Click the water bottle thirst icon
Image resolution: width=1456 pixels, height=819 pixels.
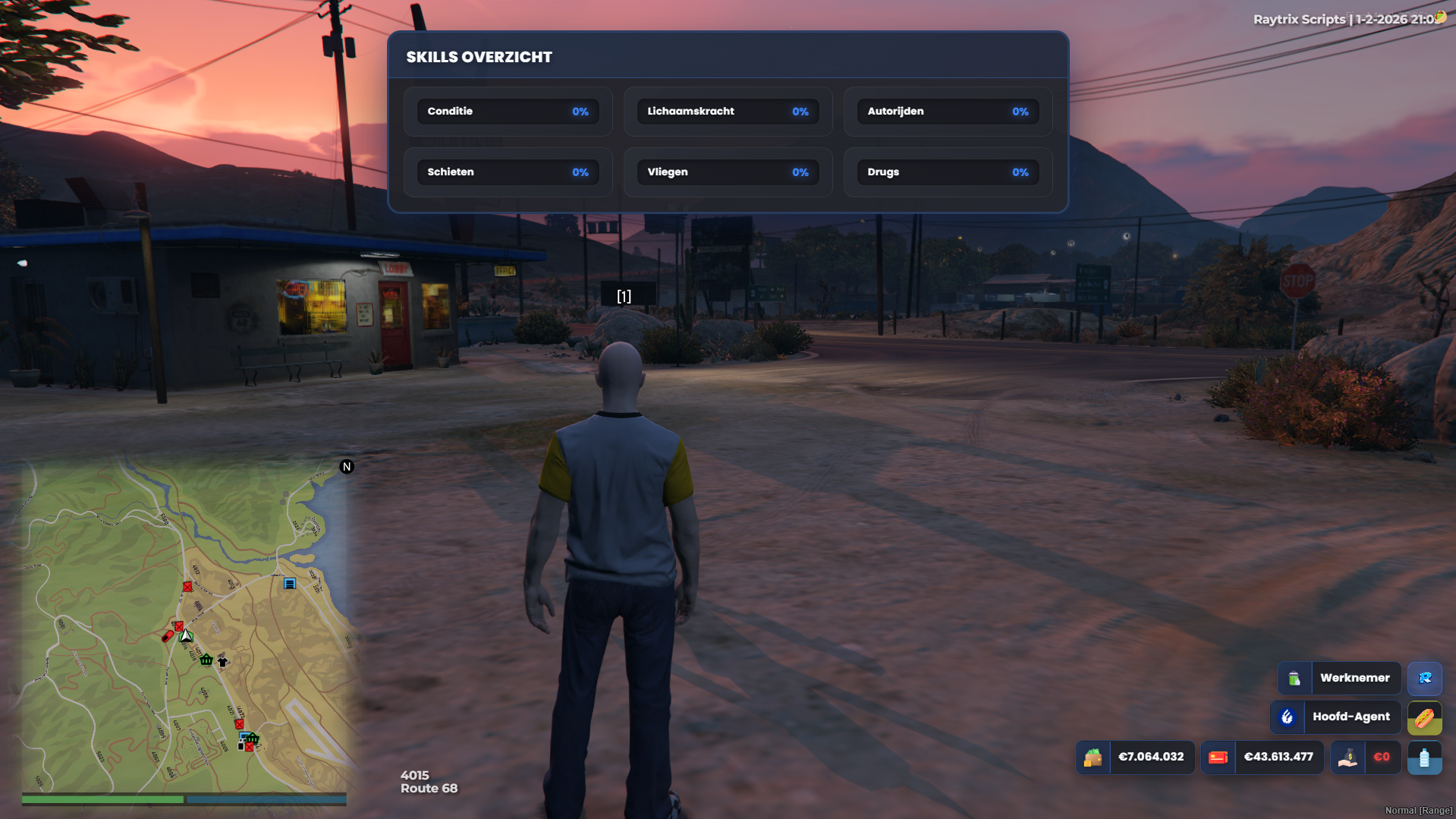point(1424,758)
